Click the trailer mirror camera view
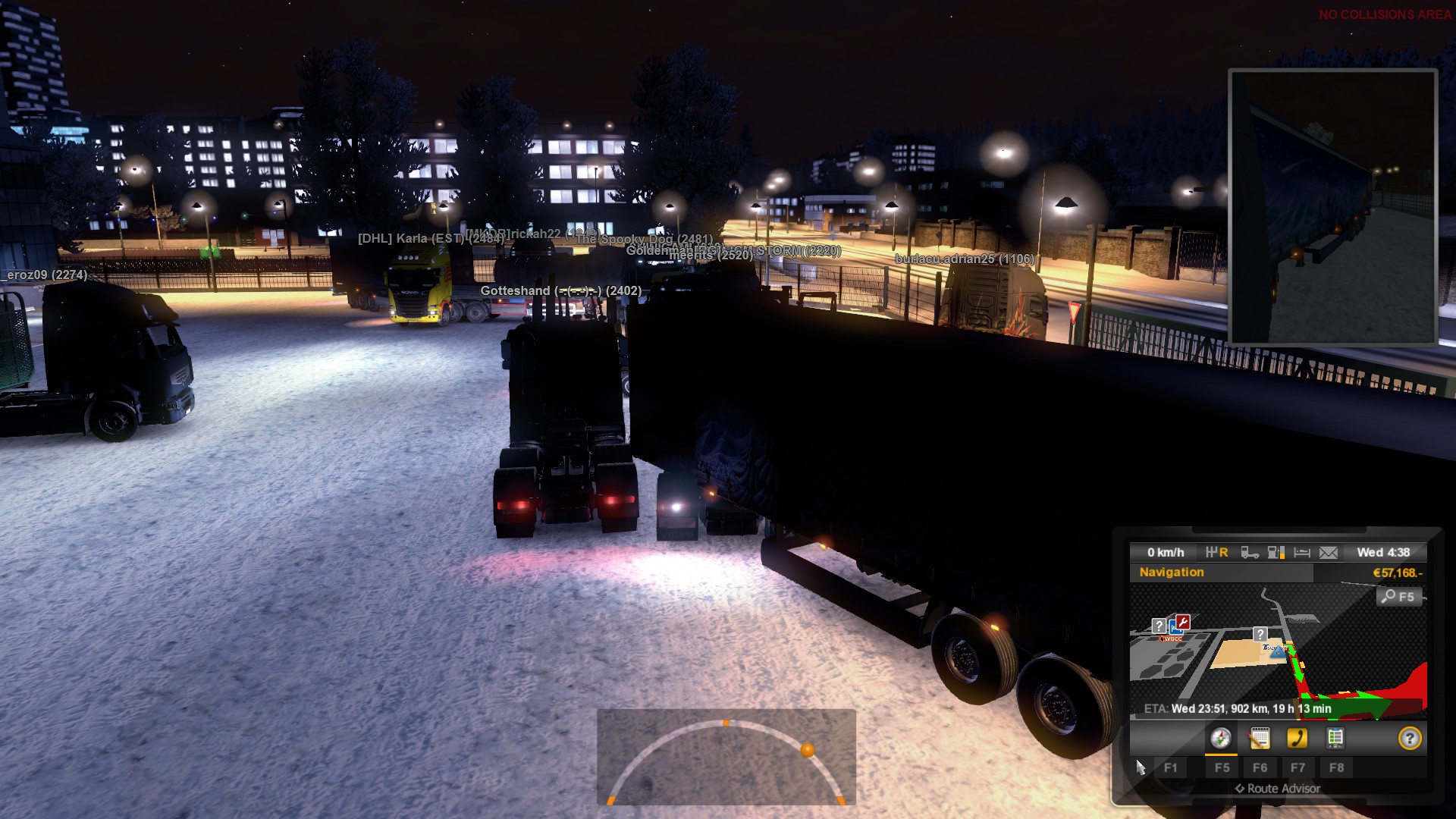This screenshot has width=1456, height=819. coord(1333,206)
